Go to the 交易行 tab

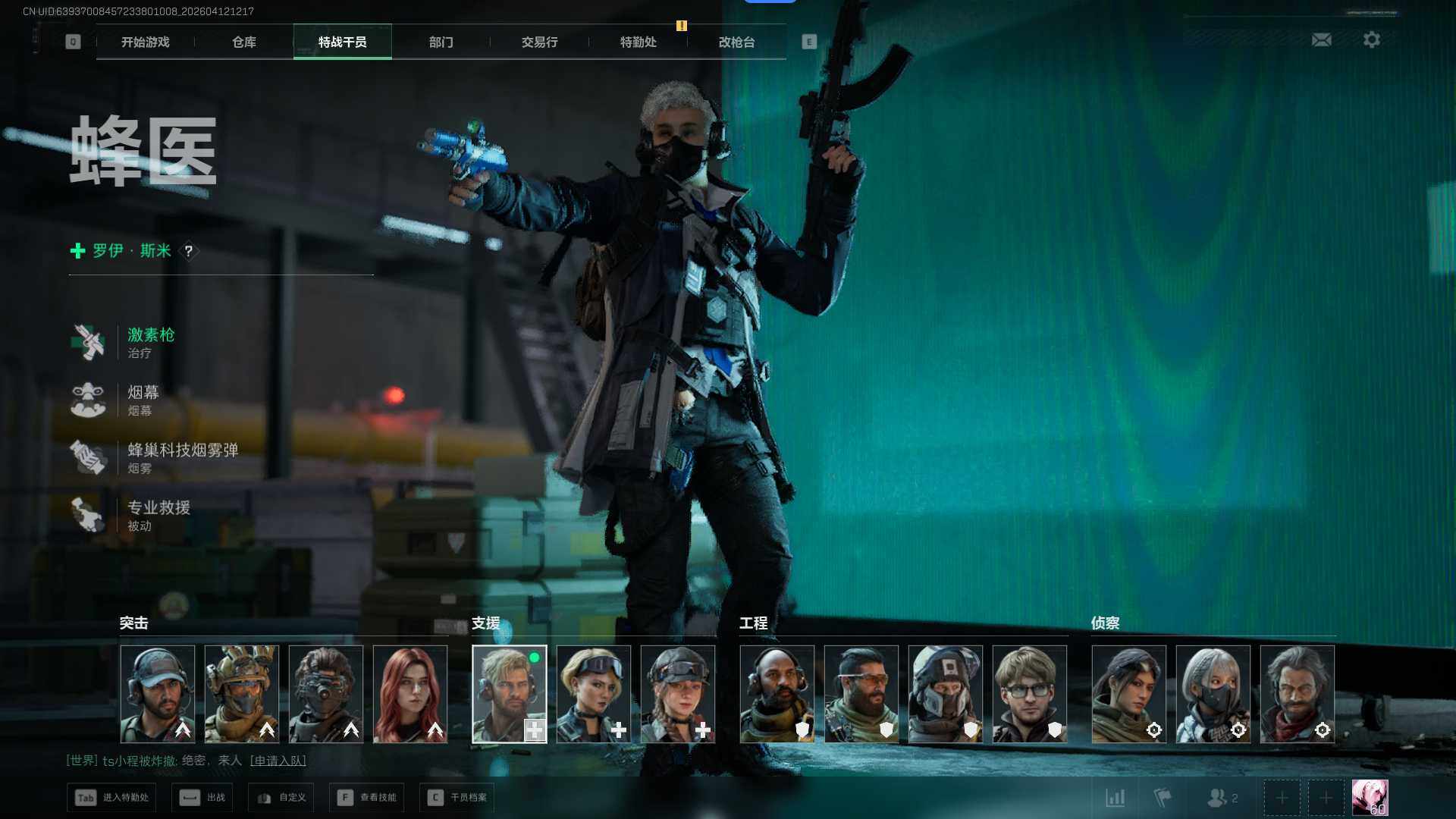tap(540, 42)
